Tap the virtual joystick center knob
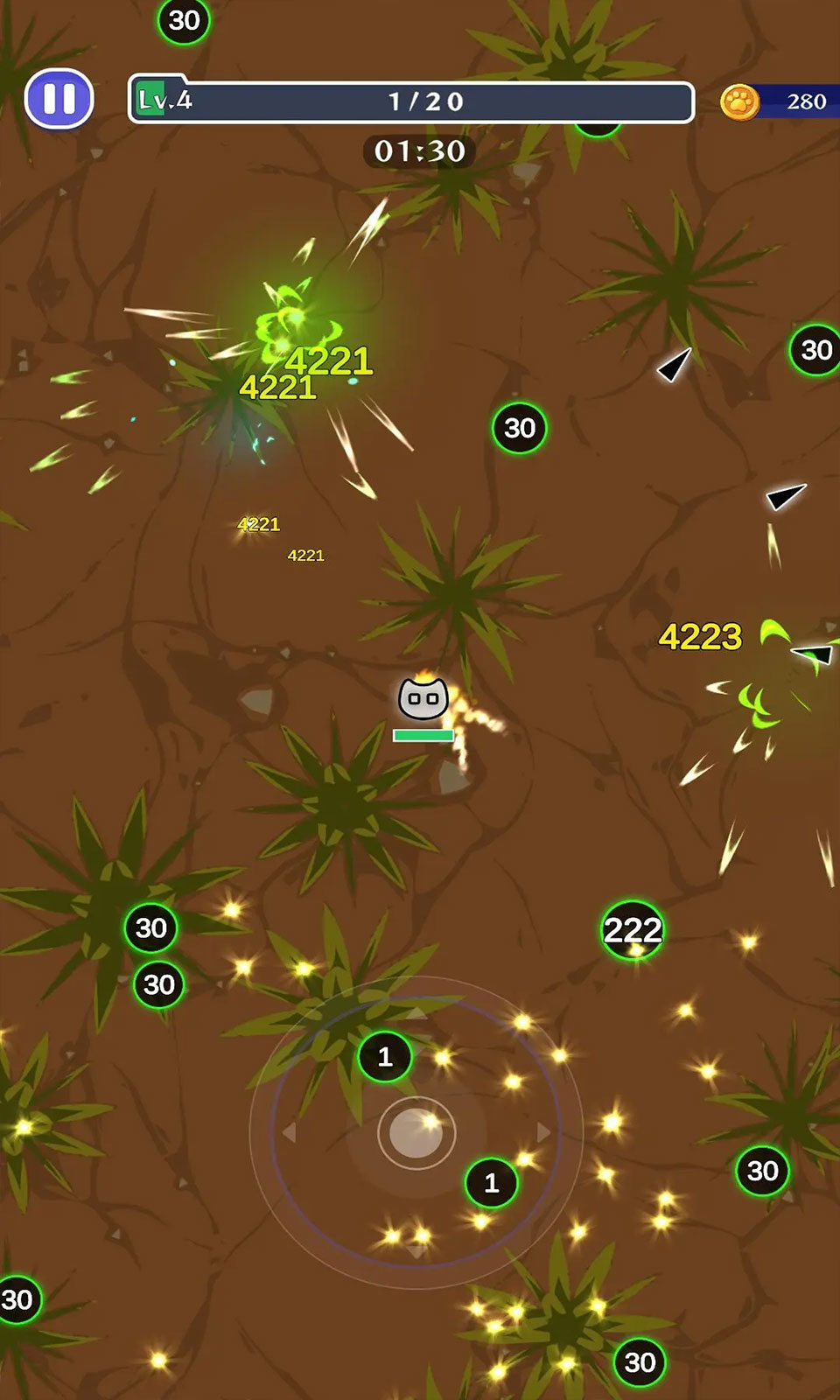 point(416,1132)
